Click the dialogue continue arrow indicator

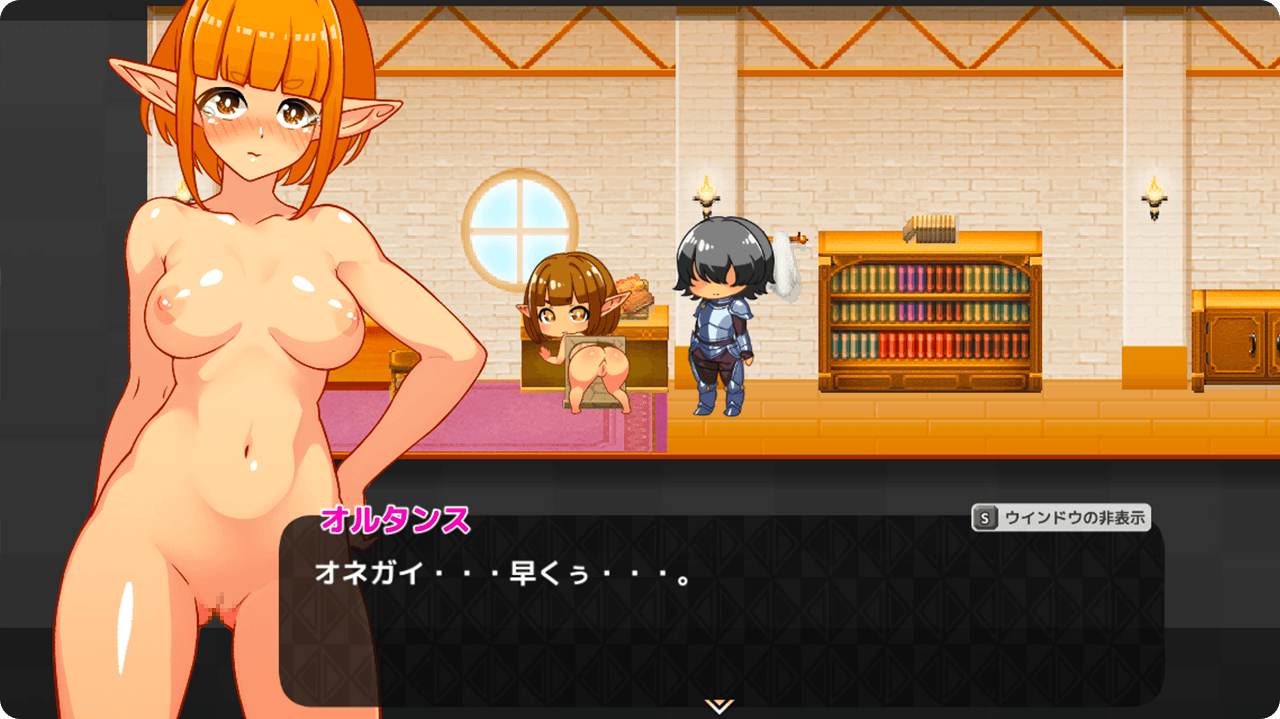tap(719, 705)
